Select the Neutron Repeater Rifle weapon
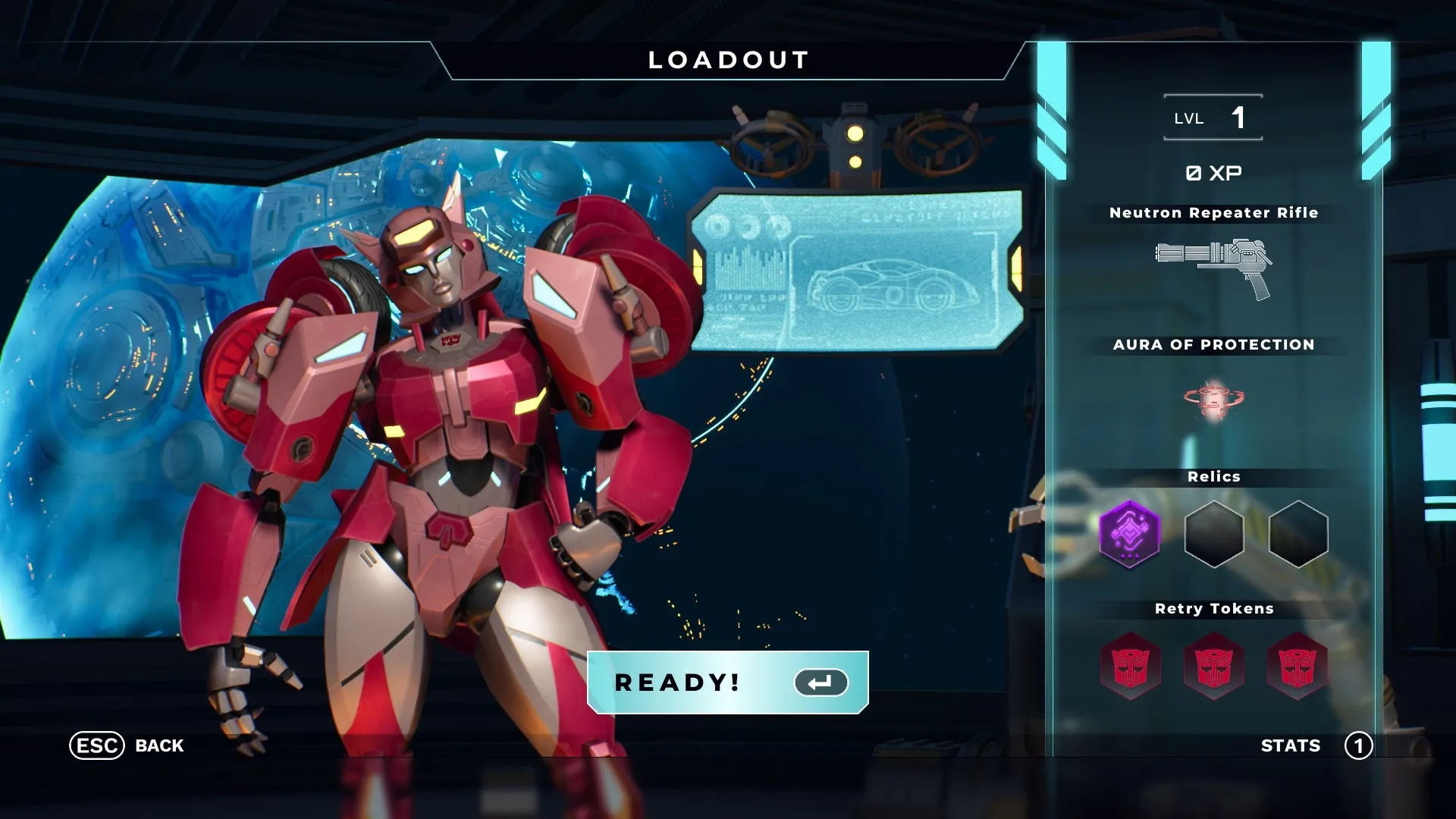Viewport: 1456px width, 819px height. click(x=1213, y=267)
